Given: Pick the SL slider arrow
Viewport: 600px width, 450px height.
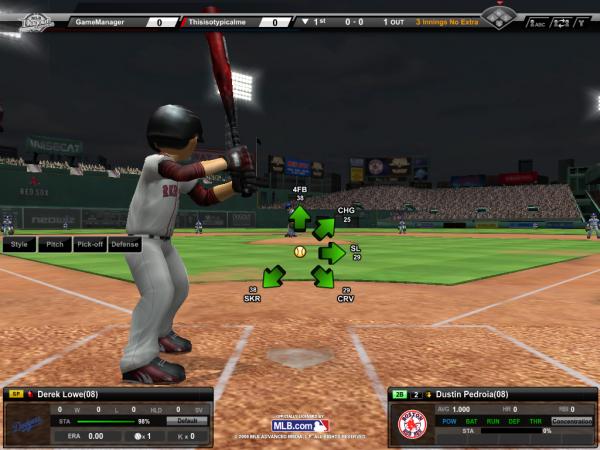Looking at the screenshot, I should coord(331,253).
